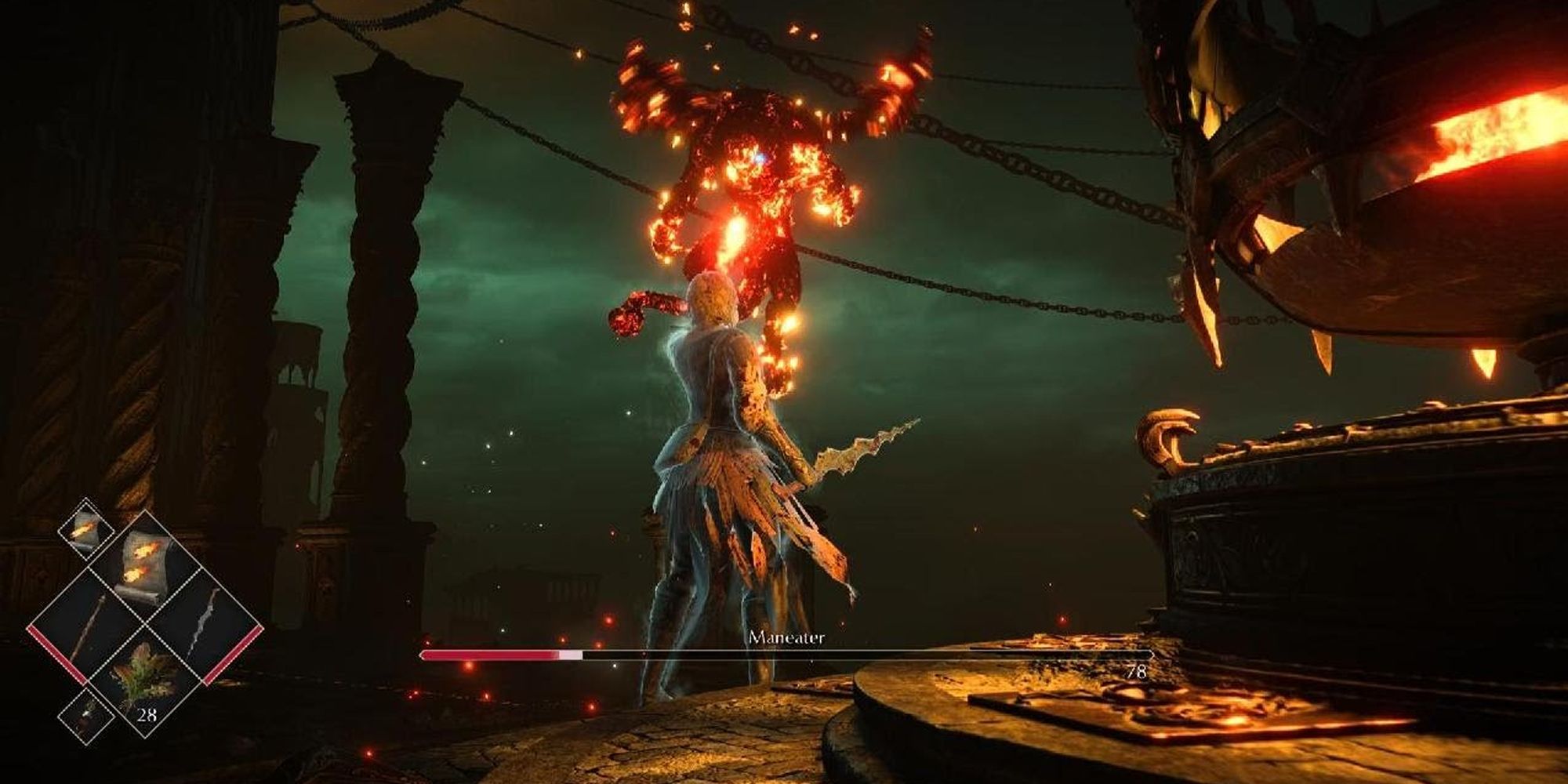Select the small talisman icon below the herbs

click(86, 715)
